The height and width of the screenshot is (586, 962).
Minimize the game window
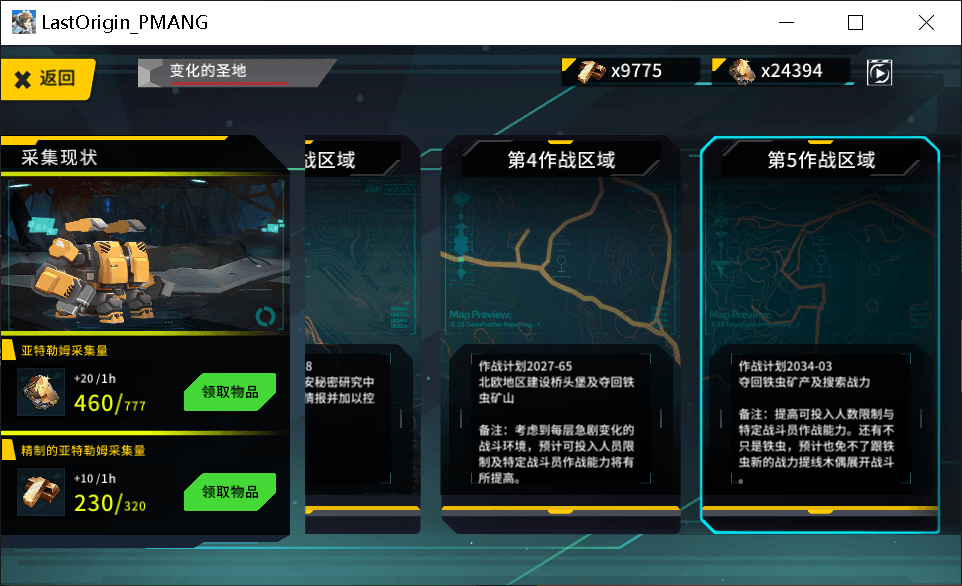(x=785, y=22)
